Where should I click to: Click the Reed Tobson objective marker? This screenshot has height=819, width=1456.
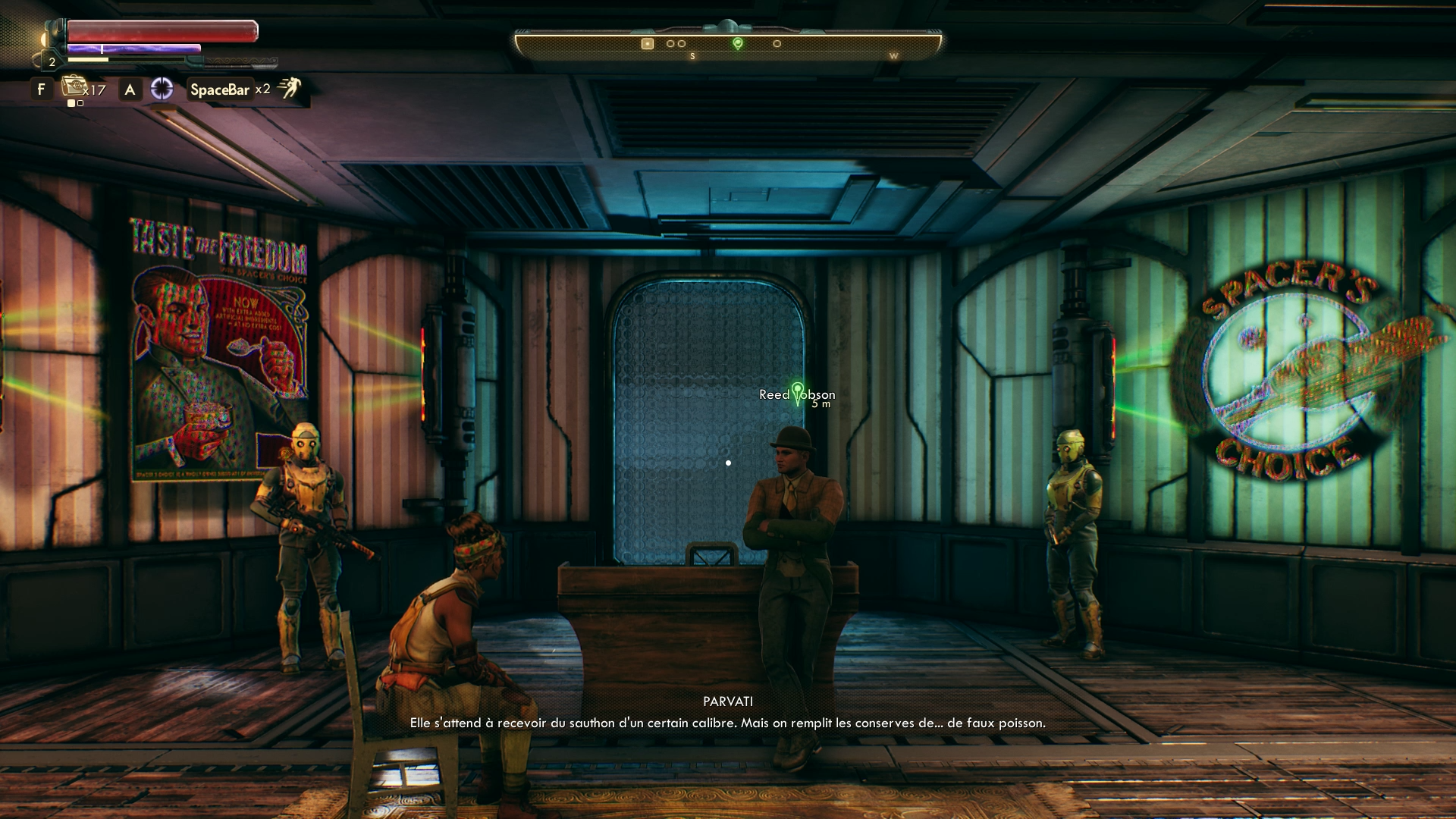pyautogui.click(x=797, y=392)
